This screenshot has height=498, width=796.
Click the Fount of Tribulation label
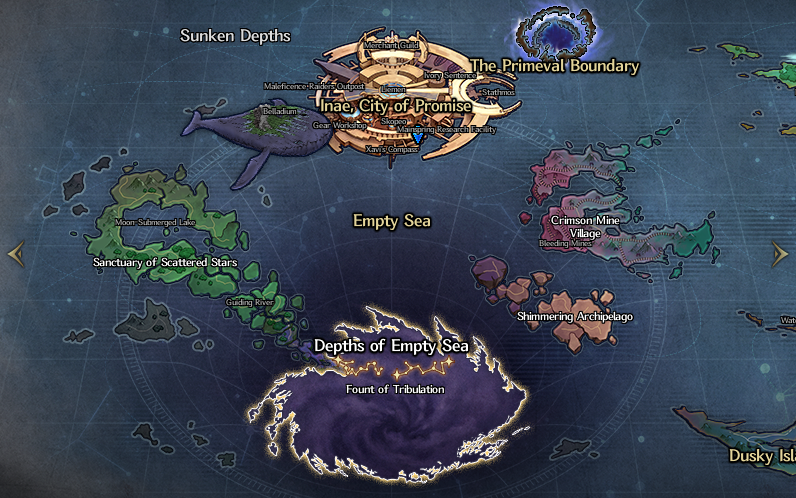pyautogui.click(x=395, y=389)
